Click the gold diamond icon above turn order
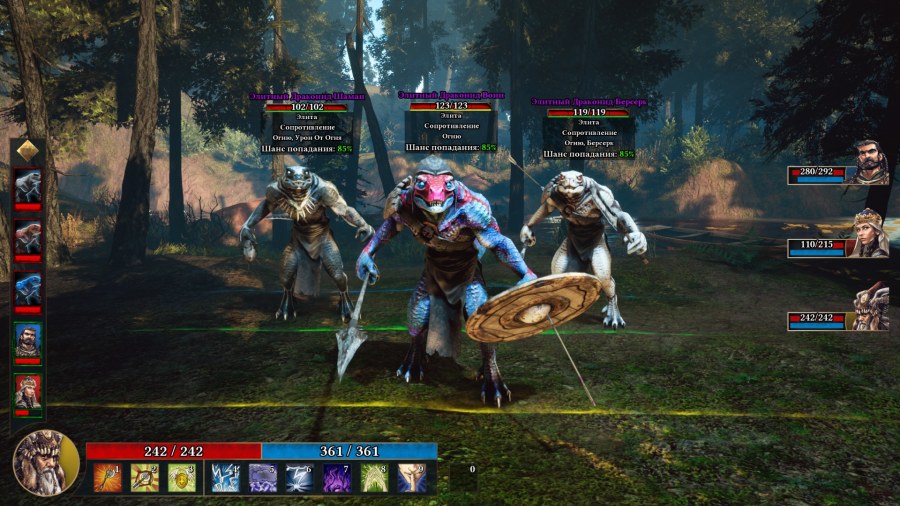The height and width of the screenshot is (506, 900). pyautogui.click(x=28, y=150)
